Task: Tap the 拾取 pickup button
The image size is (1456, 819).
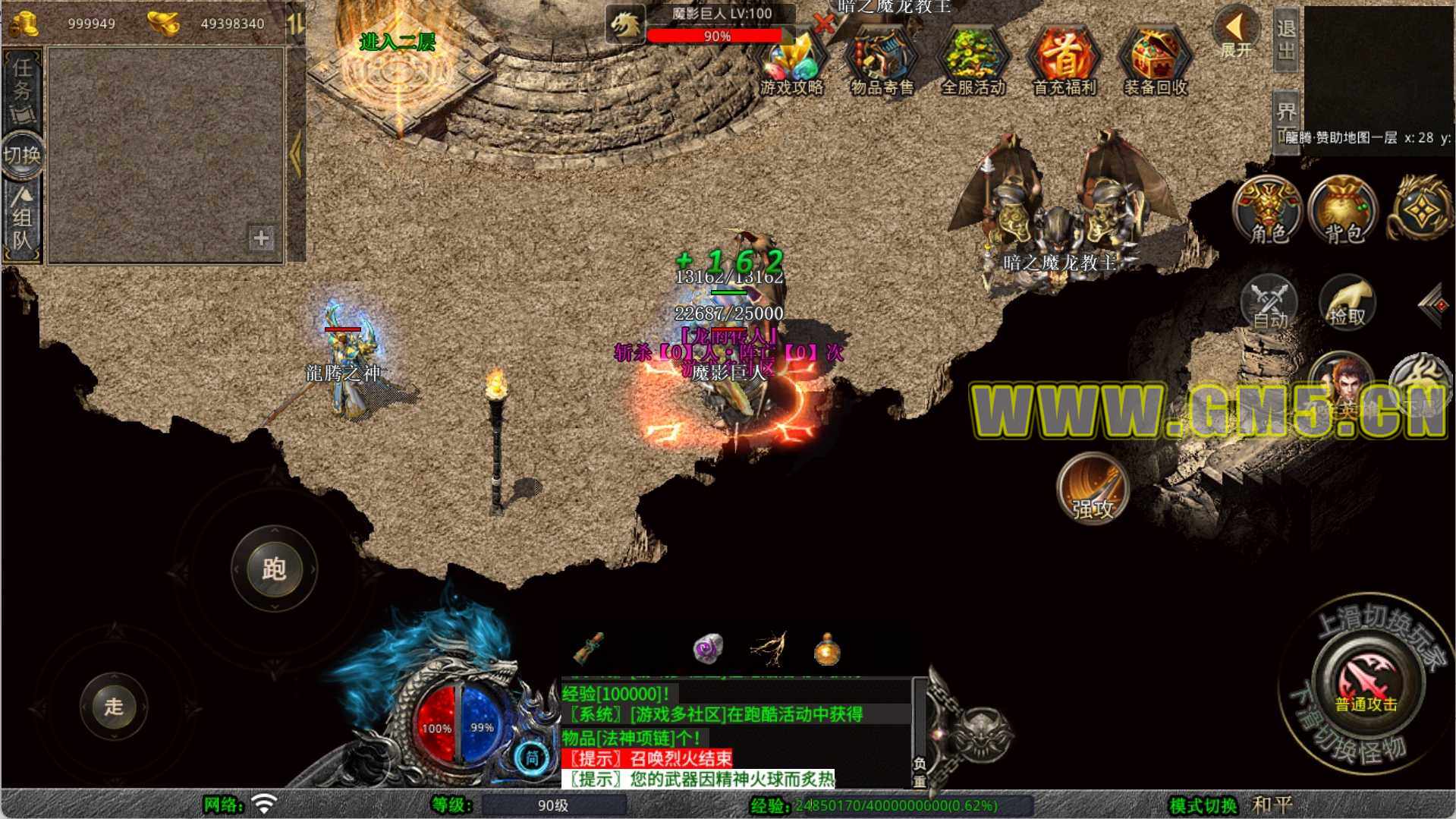Action: click(1347, 304)
